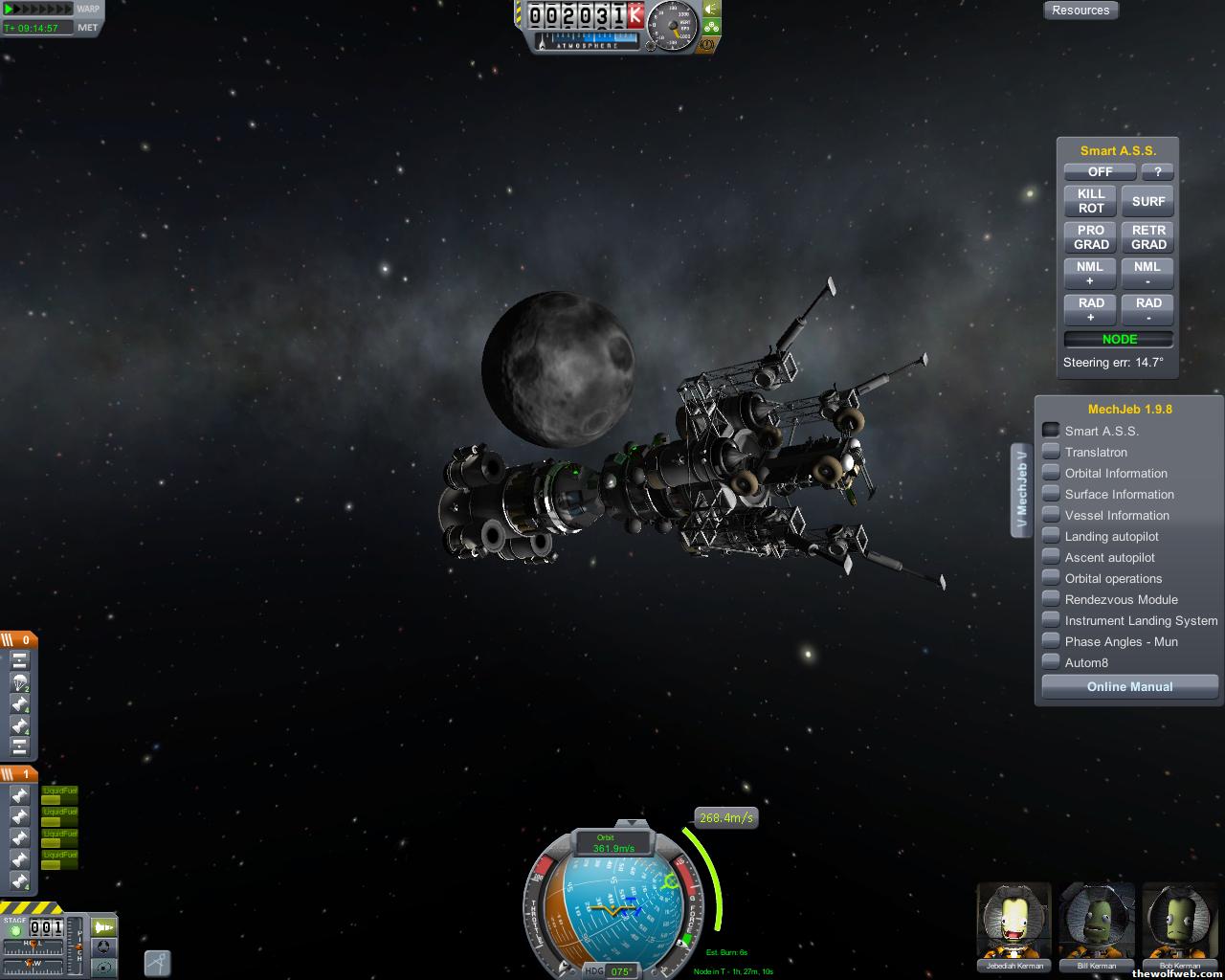Collapse the MechJeb side tab
The width and height of the screenshot is (1225, 980).
(x=1021, y=490)
